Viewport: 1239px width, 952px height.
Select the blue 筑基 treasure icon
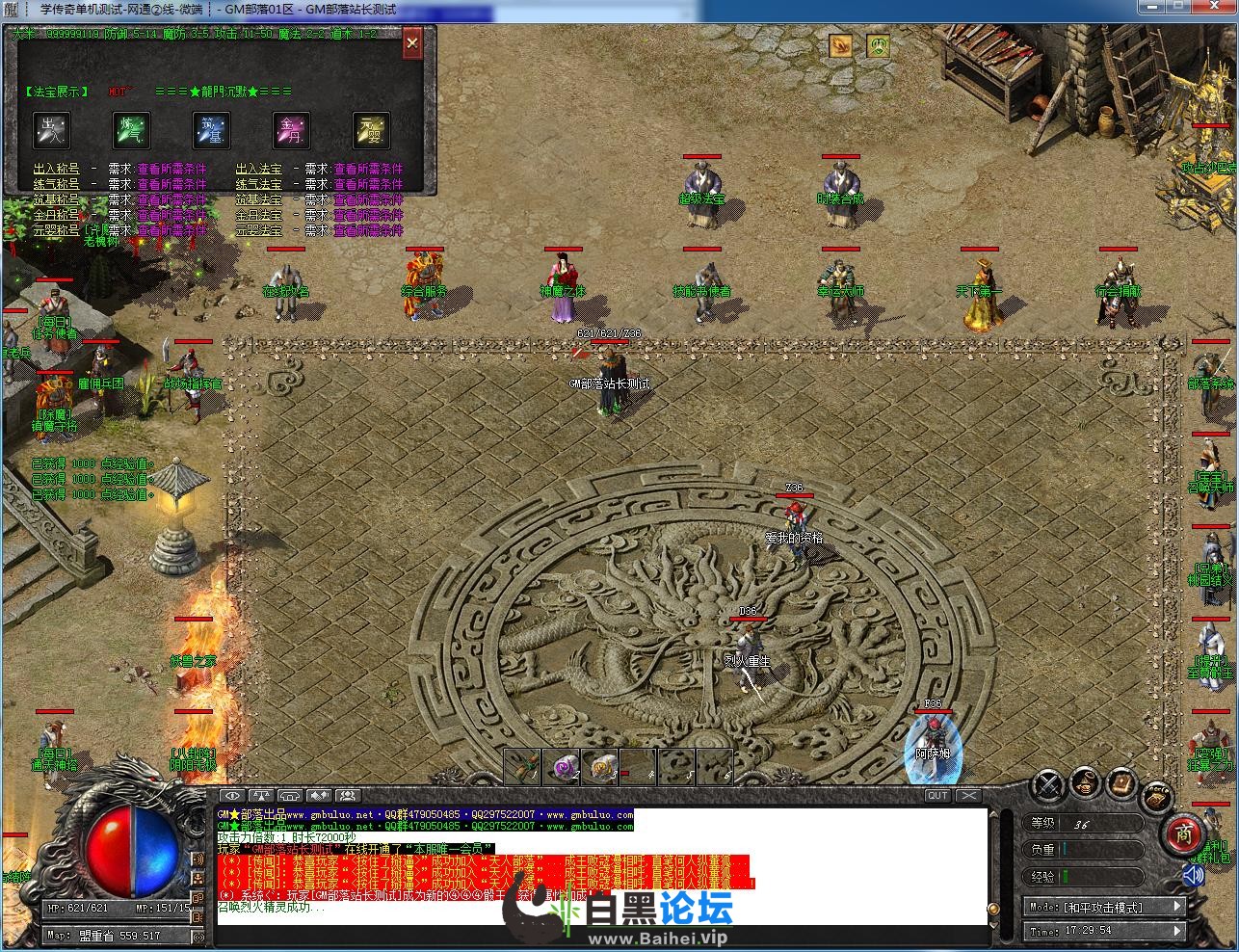[x=211, y=129]
